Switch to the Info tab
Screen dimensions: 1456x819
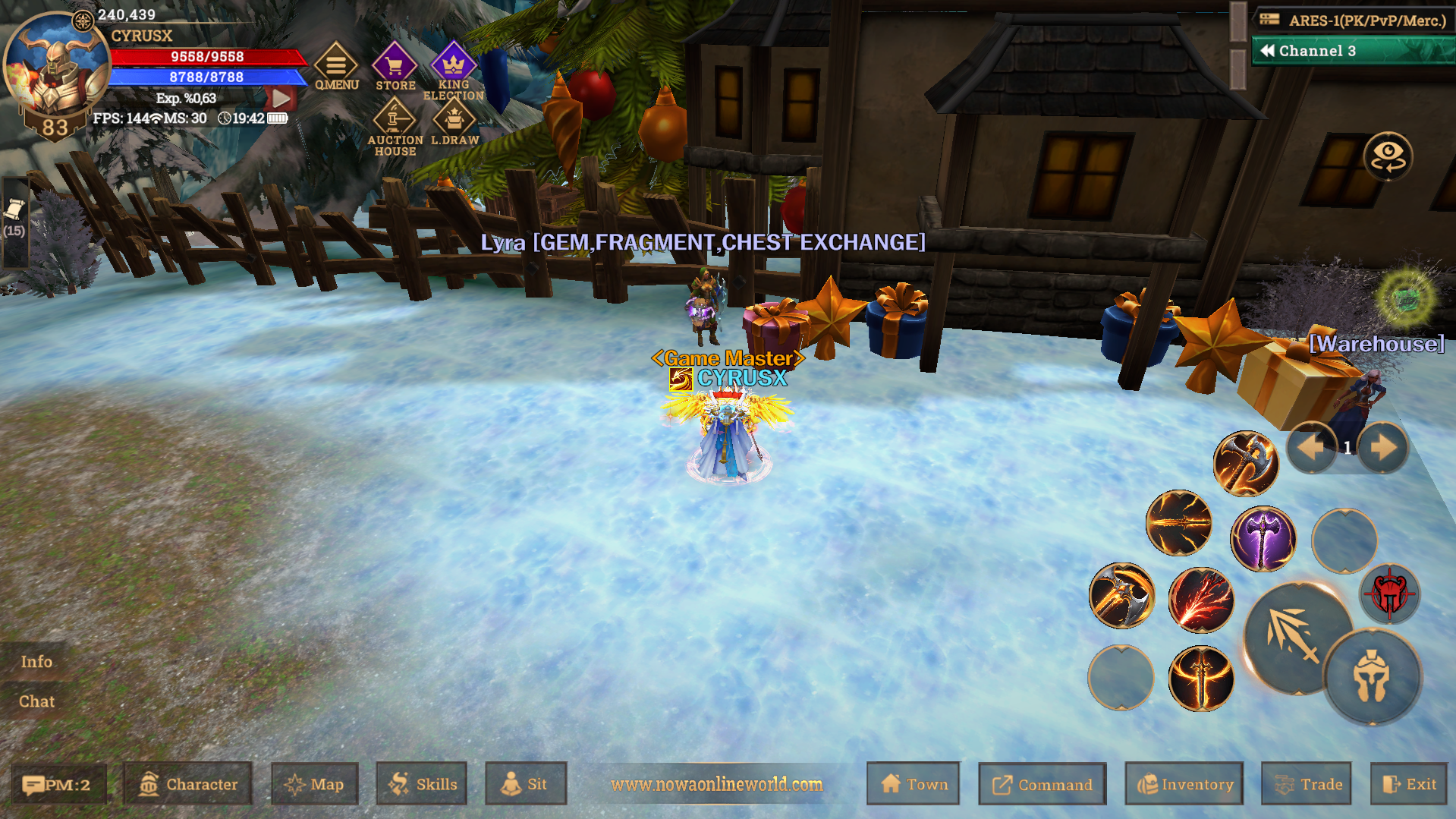[36, 661]
